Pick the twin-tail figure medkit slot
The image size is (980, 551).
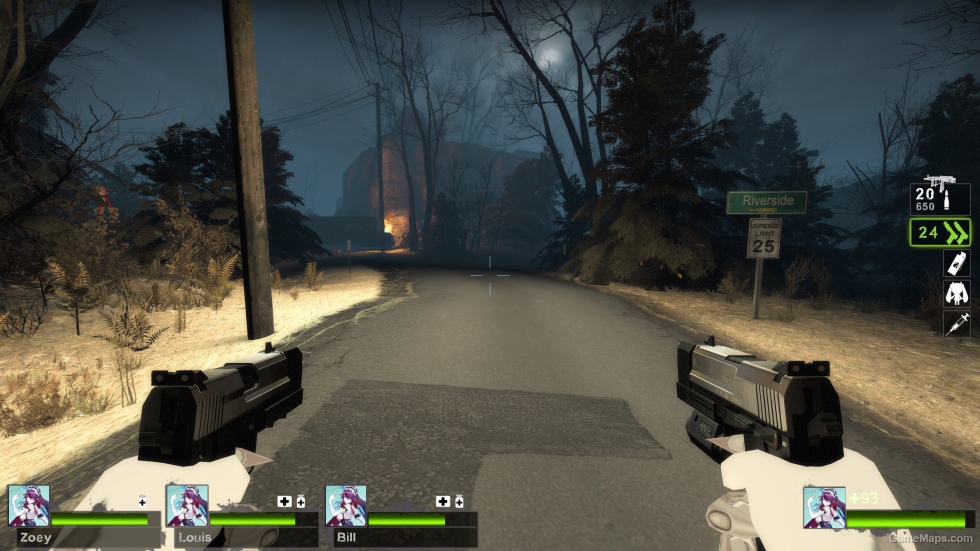click(x=956, y=294)
